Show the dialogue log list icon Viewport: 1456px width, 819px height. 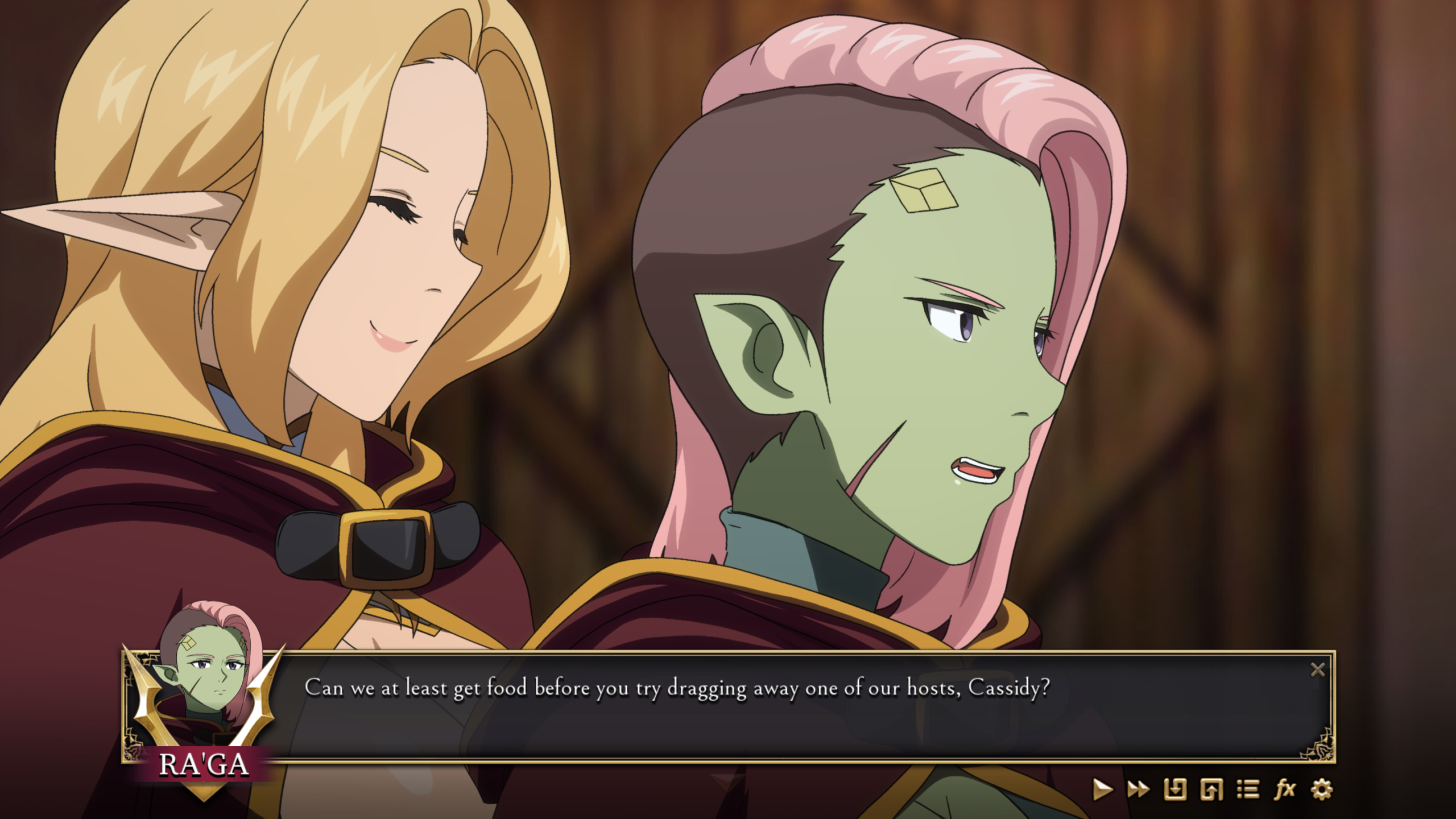[x=1248, y=789]
